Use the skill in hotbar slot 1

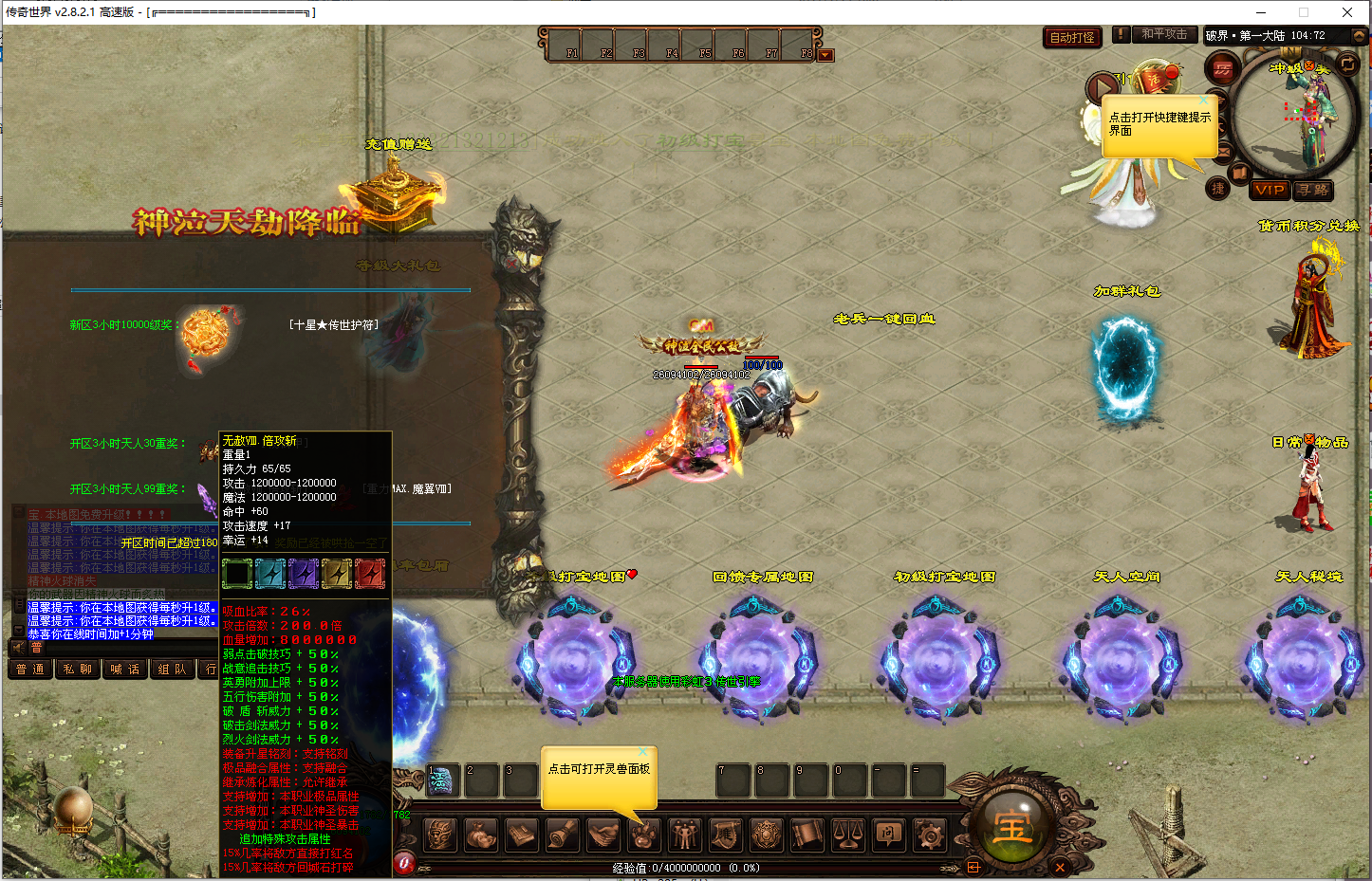pos(442,780)
